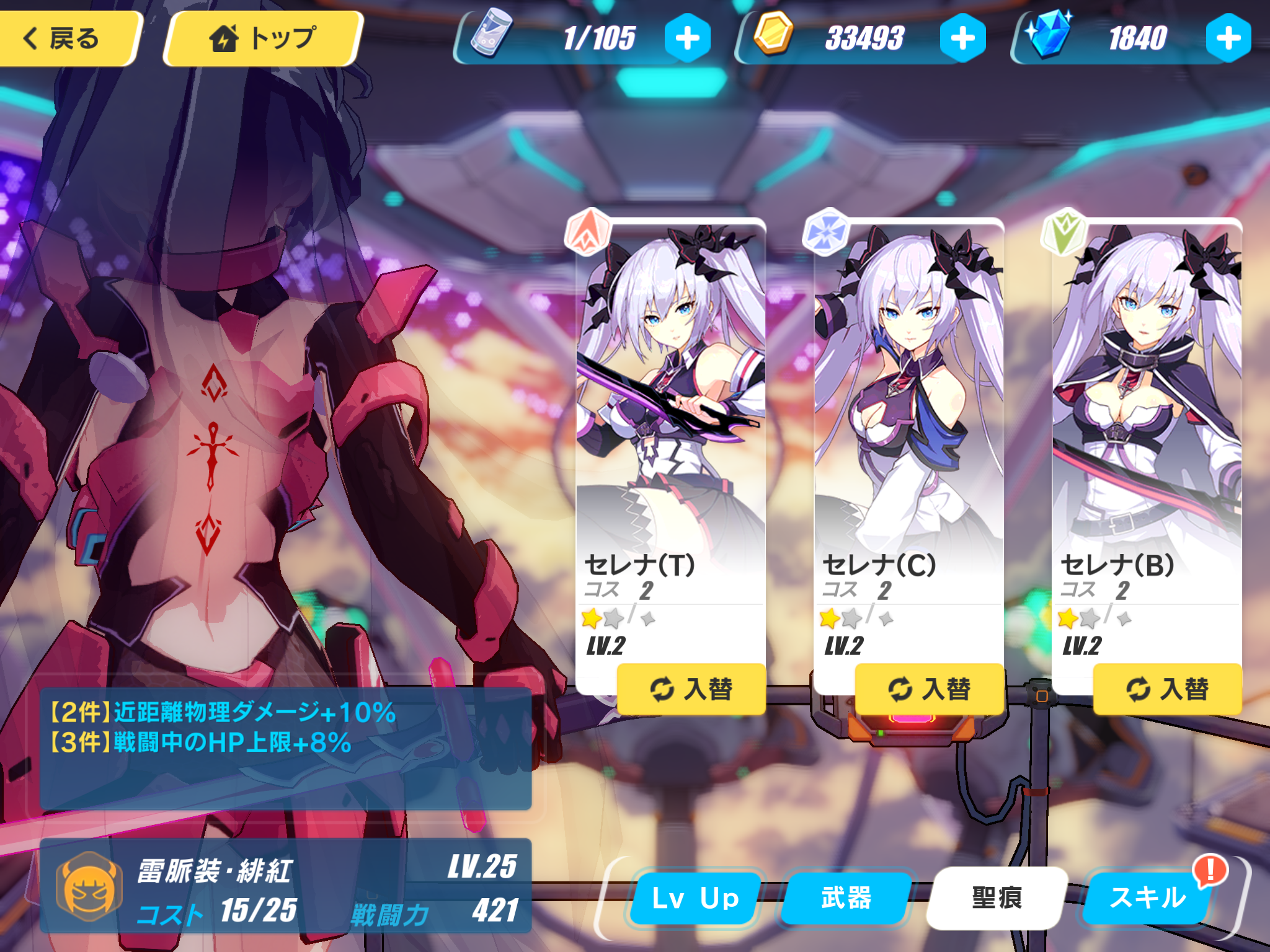Switch to the 武器 weapon tab
The image size is (1270, 952).
(846, 898)
